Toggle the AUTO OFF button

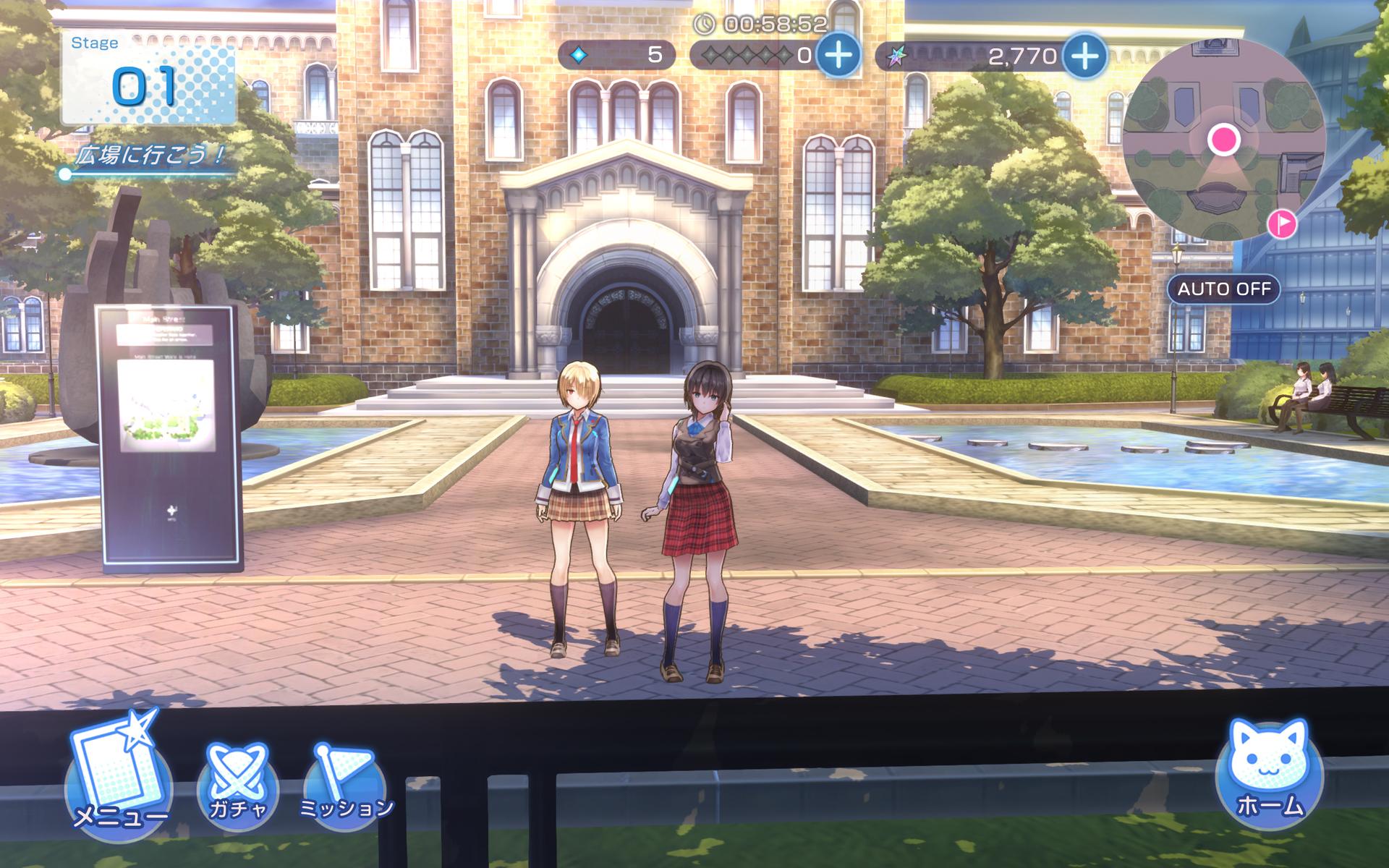pos(1223,289)
